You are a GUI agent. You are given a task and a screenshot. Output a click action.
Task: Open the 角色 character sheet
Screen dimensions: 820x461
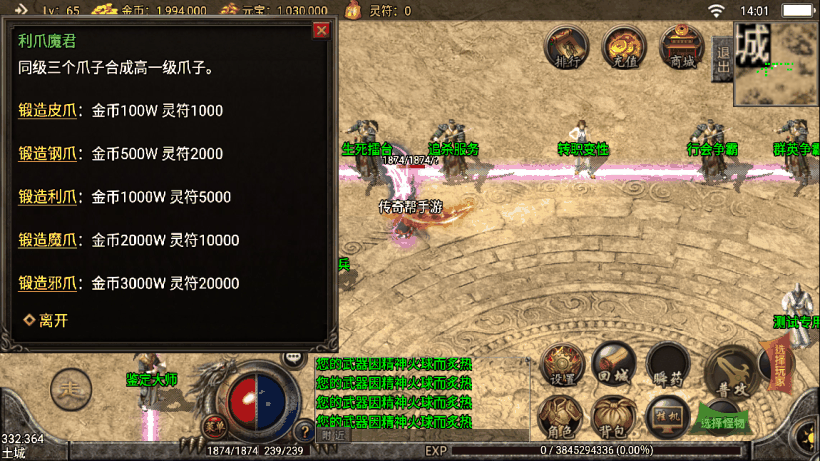click(562, 417)
